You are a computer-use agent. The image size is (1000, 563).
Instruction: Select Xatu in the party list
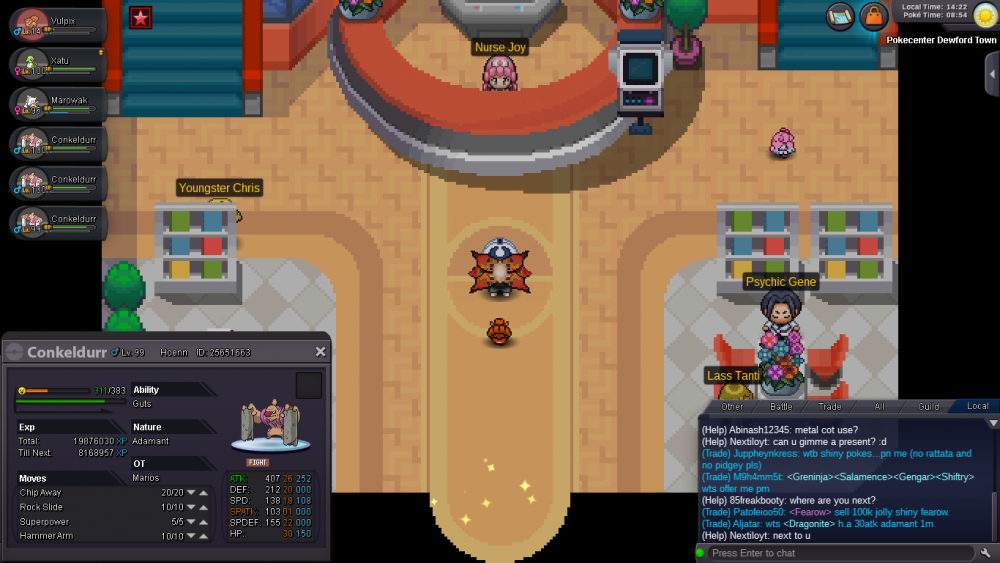57,63
